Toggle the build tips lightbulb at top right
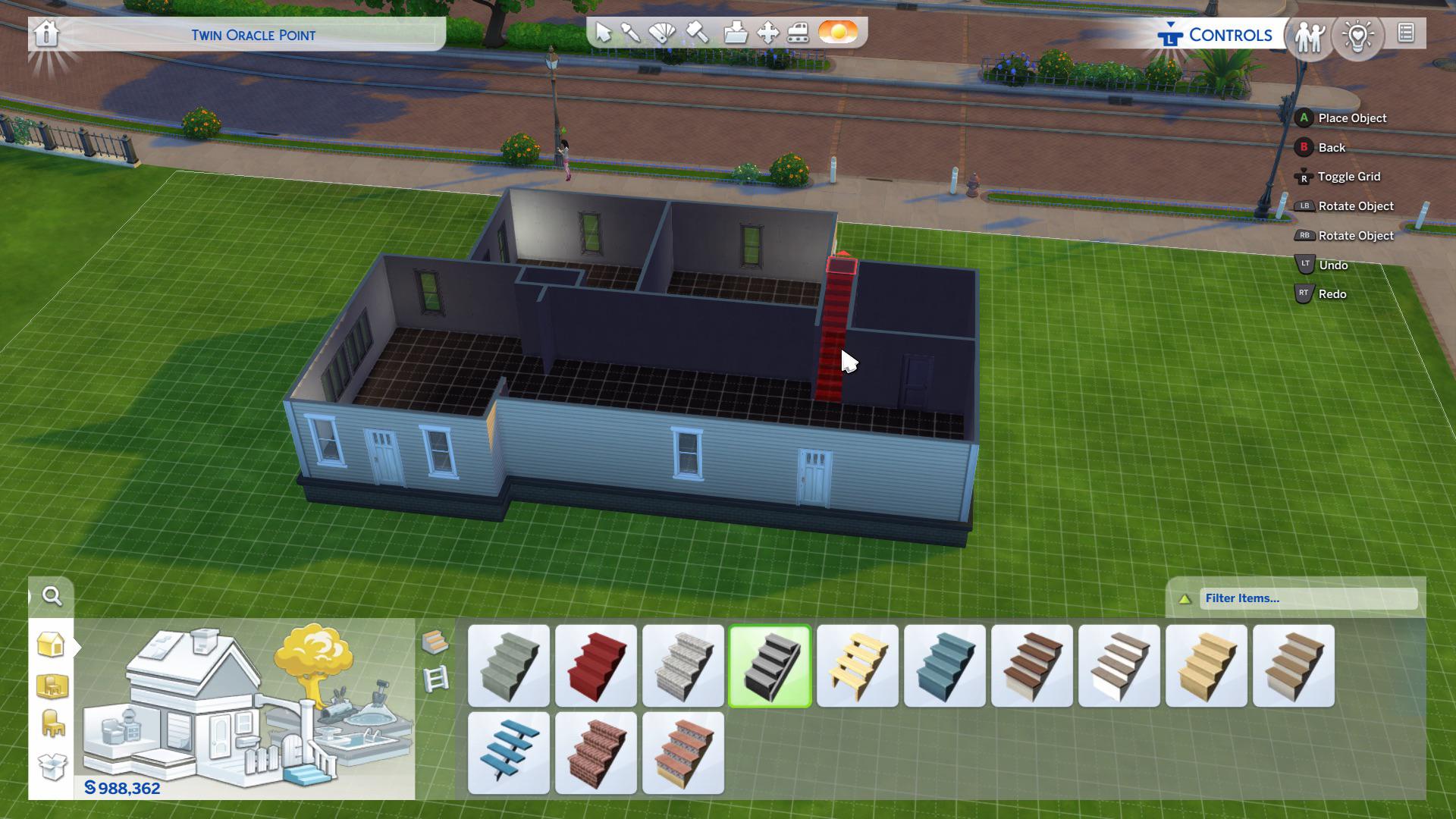The width and height of the screenshot is (1456, 819). click(x=1358, y=35)
